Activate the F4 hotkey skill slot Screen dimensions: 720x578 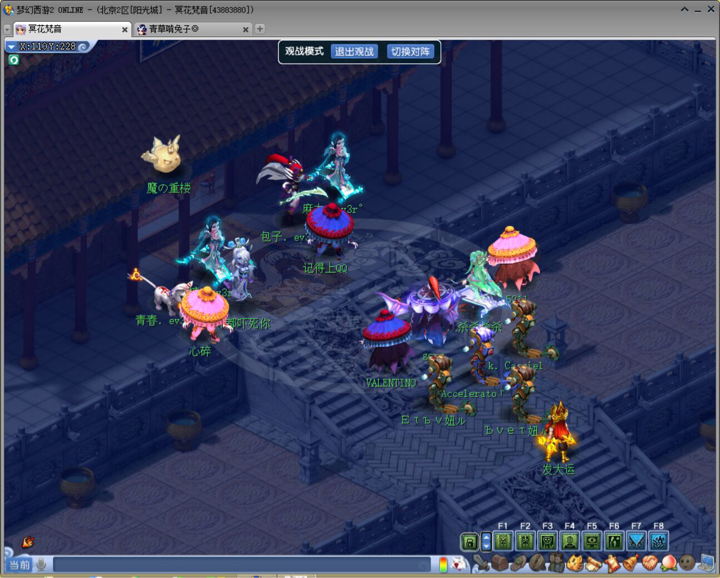click(570, 541)
